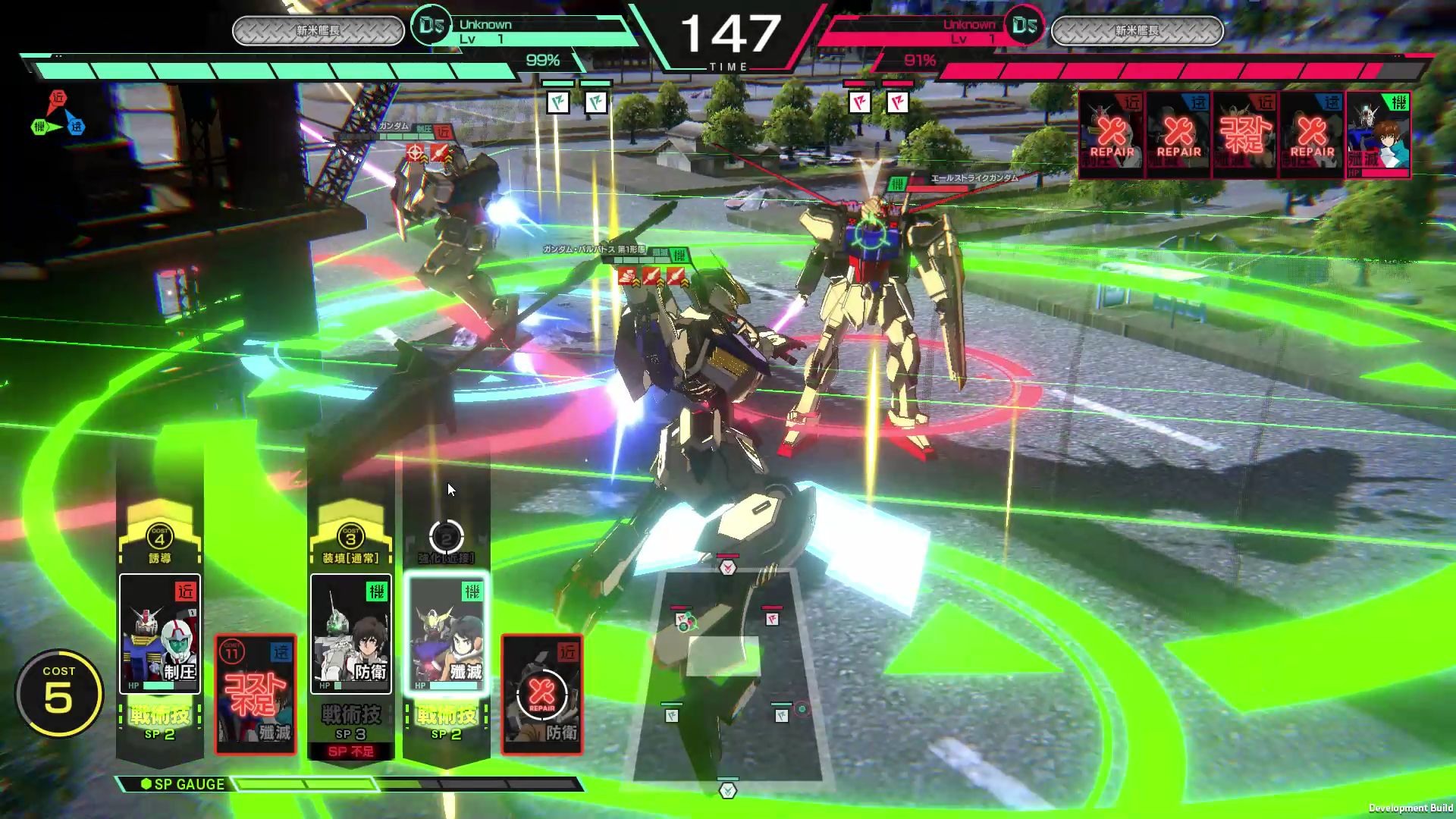This screenshot has width=1456, height=819.
Task: Select the white-mech 防衛 unit card
Action: (350, 634)
